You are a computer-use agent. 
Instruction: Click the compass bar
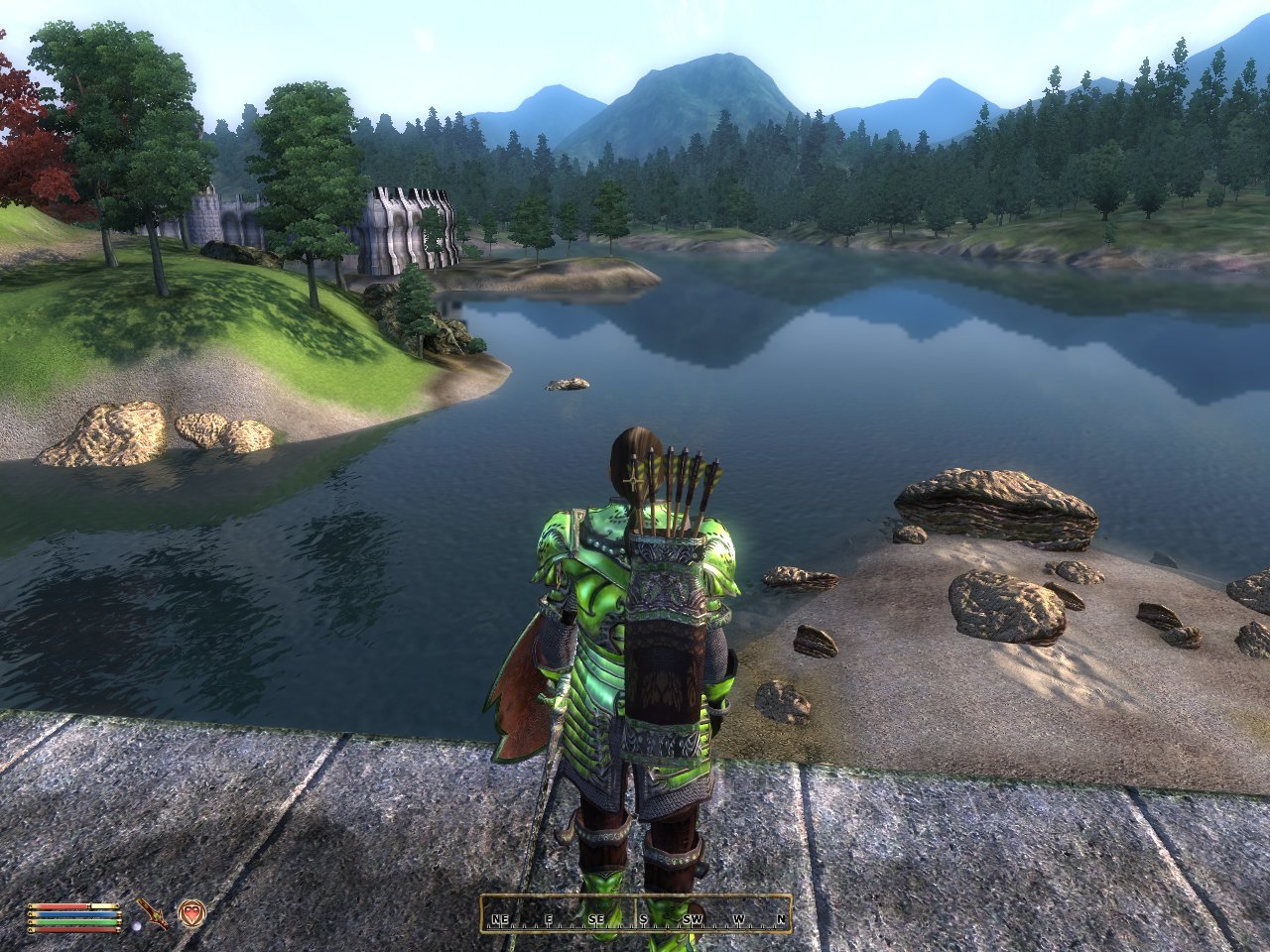pos(636,914)
